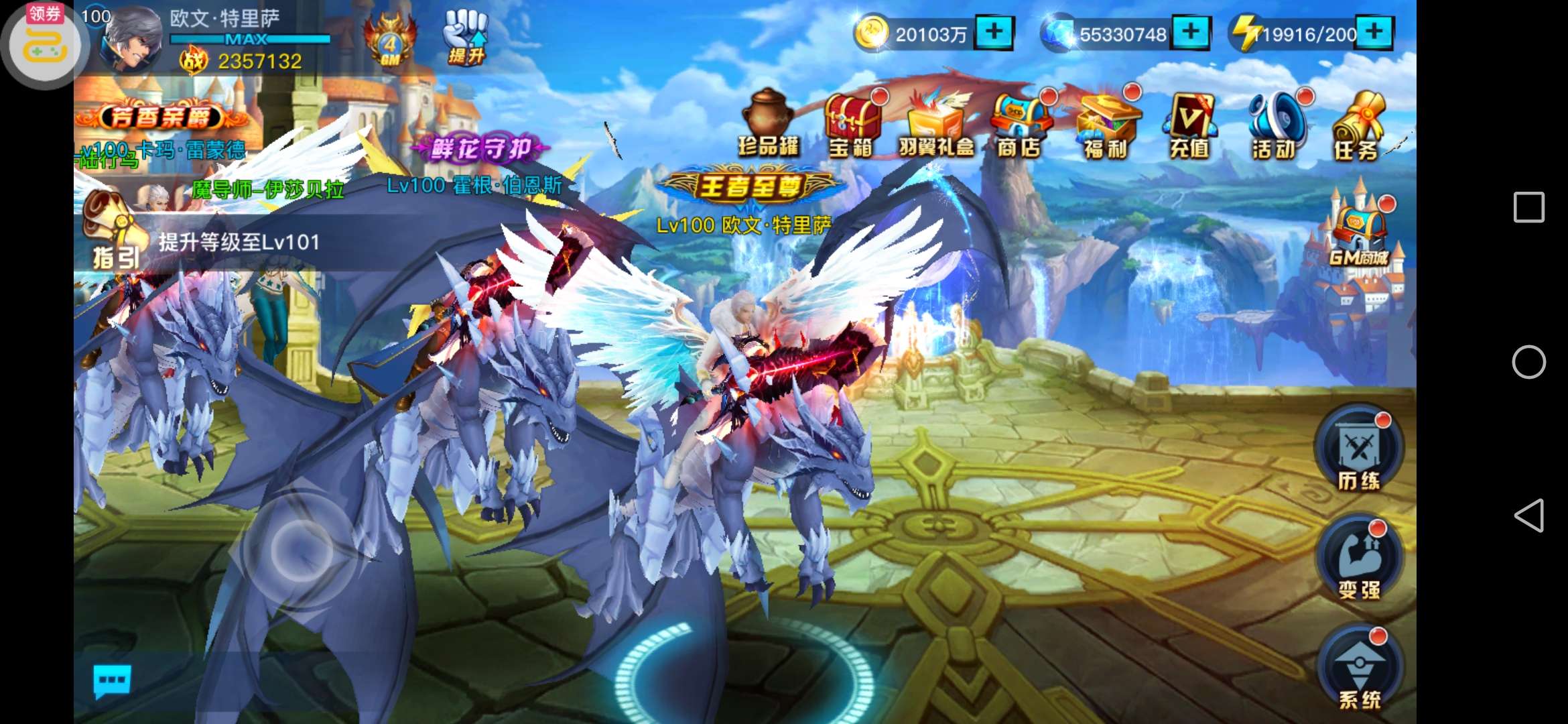Screen dimensions: 1568x724
Task: Open the player portrait profile
Action: (x=133, y=39)
